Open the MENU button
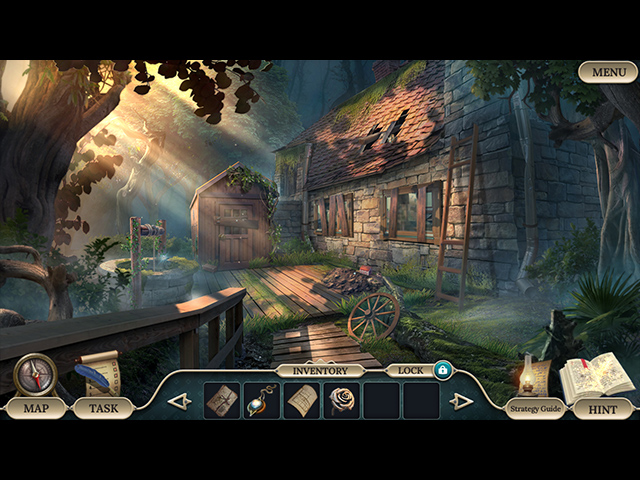The width and height of the screenshot is (640, 480). coord(607,72)
